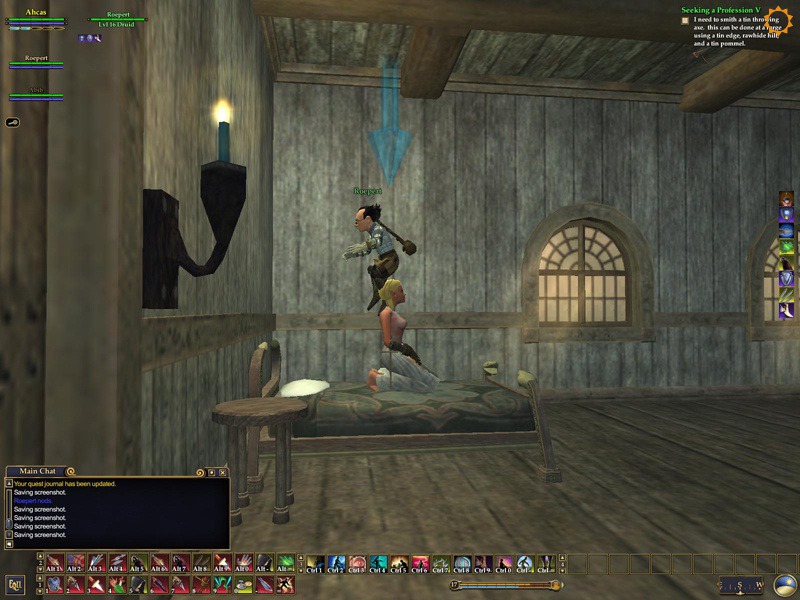This screenshot has width=800, height=600.
Task: Trigger the Ctrl 1 hotbar ability
Action: tap(314, 564)
